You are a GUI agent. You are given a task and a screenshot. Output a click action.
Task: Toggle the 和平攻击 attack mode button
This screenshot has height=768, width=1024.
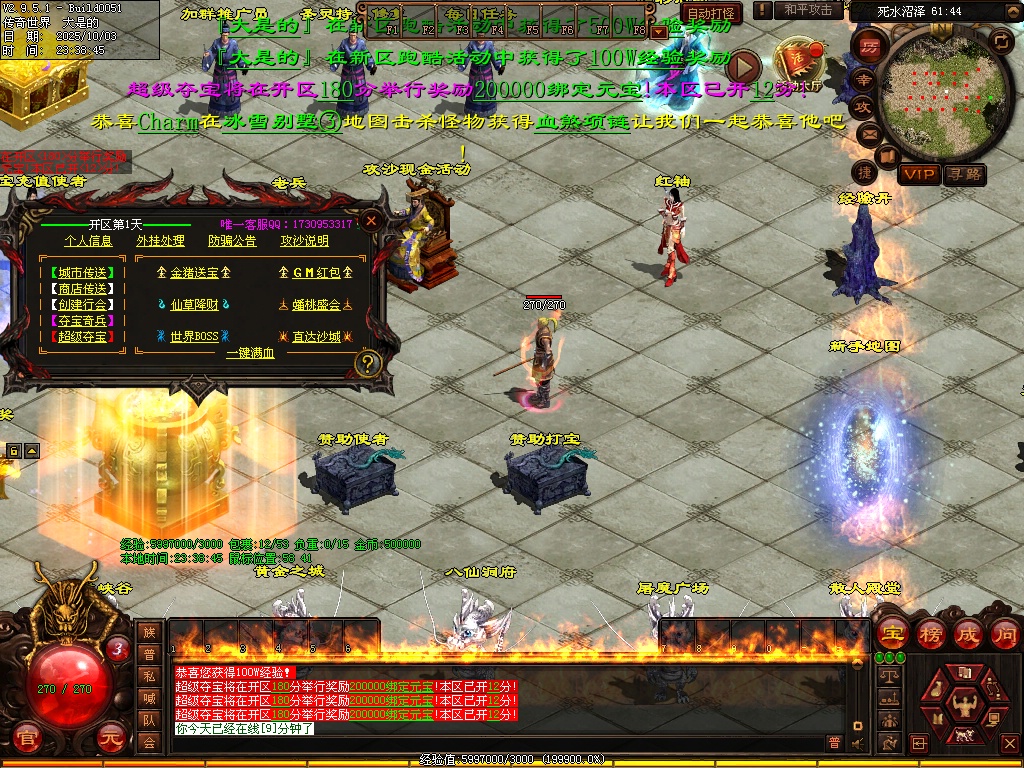tap(808, 10)
